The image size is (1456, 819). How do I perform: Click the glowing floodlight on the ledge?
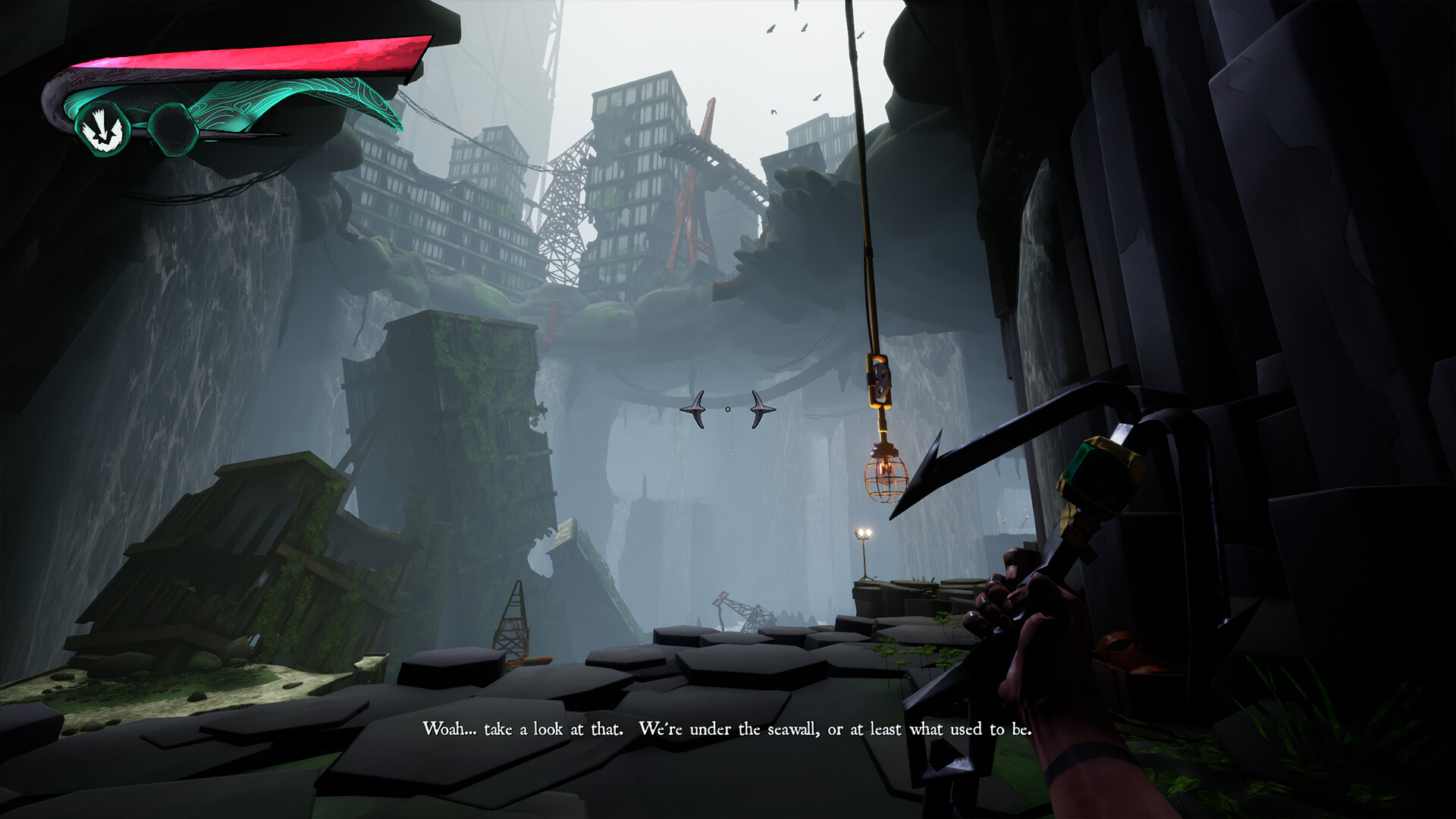click(863, 532)
